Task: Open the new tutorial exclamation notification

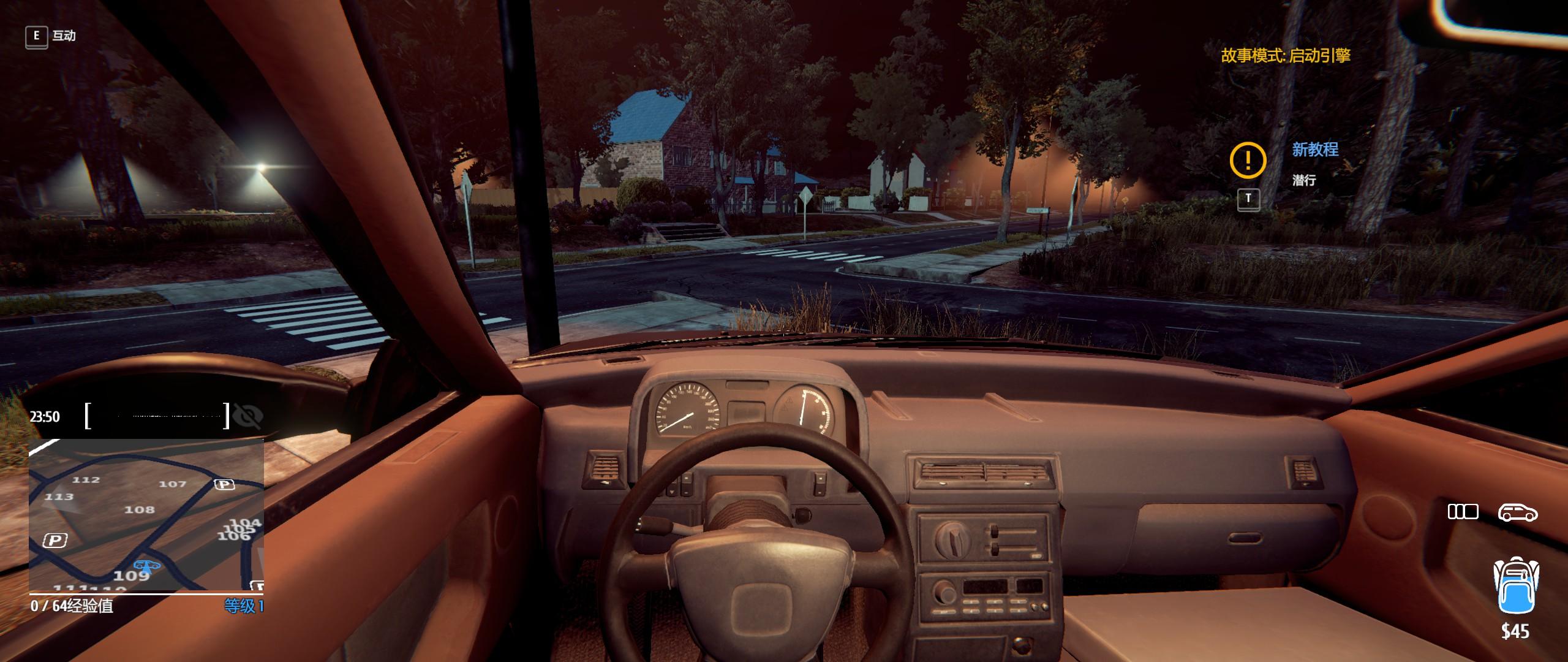Action: pos(1248,159)
